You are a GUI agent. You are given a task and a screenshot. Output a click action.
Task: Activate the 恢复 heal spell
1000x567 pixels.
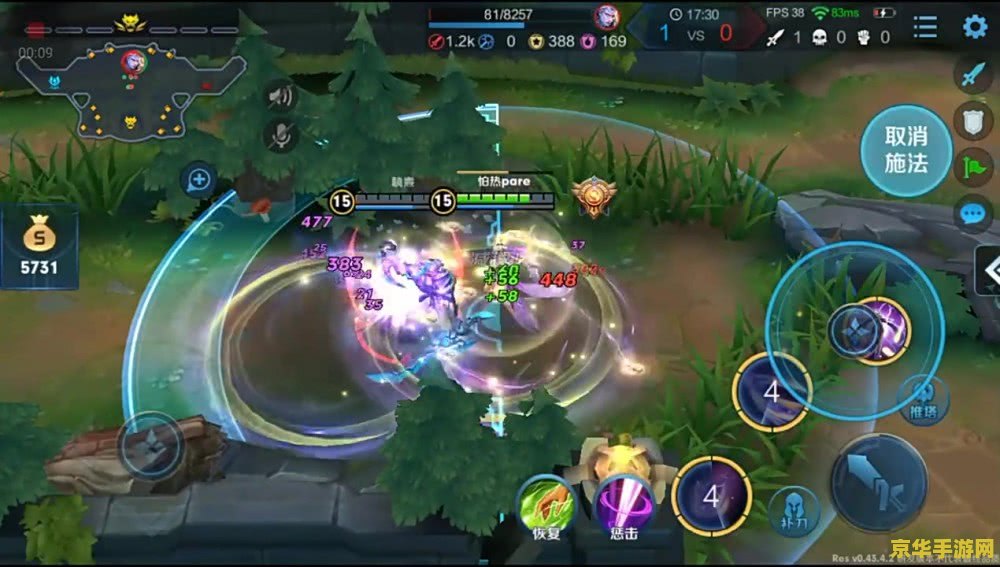(x=546, y=504)
